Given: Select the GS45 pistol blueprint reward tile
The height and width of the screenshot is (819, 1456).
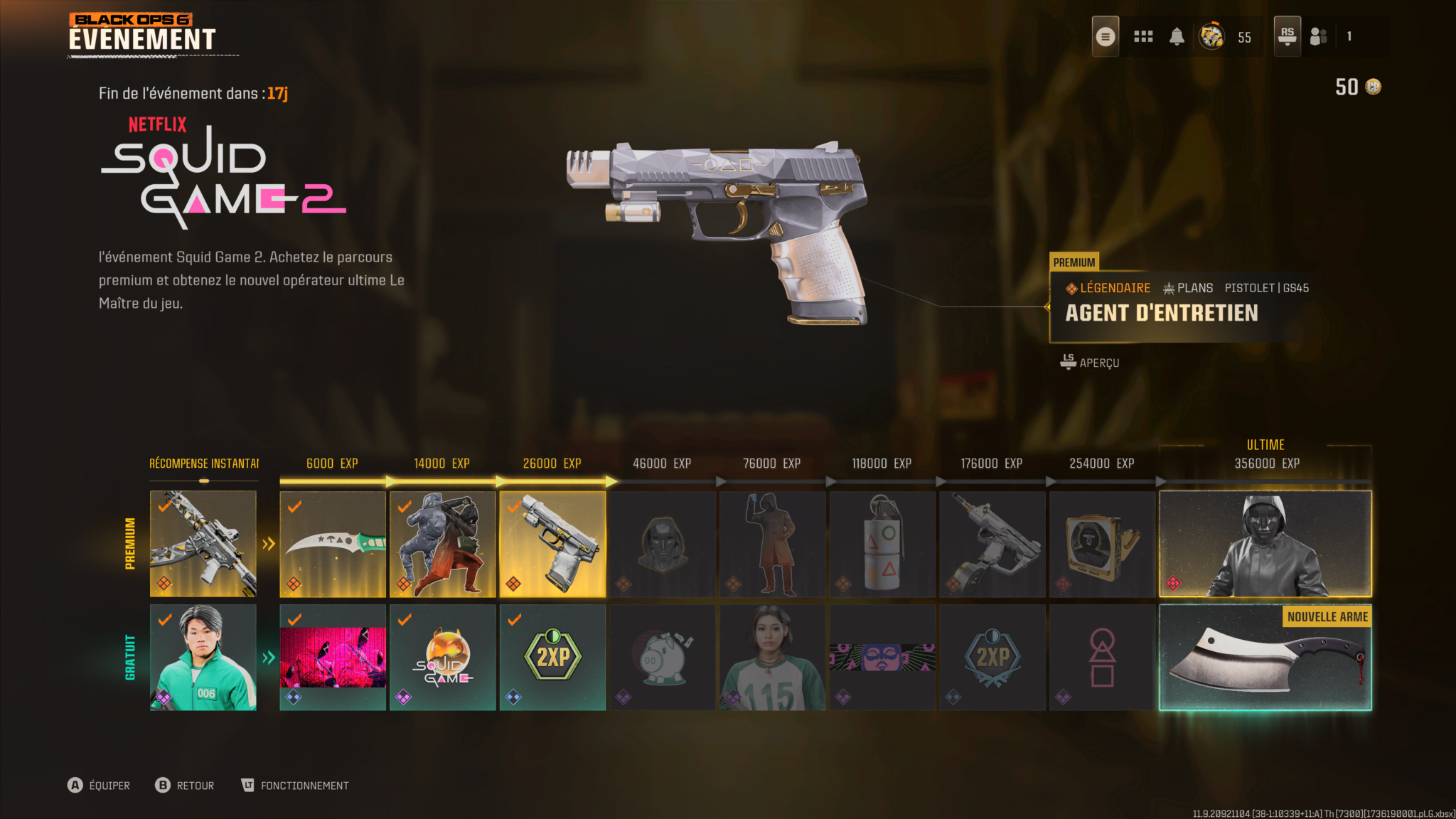Looking at the screenshot, I should pyautogui.click(x=552, y=544).
